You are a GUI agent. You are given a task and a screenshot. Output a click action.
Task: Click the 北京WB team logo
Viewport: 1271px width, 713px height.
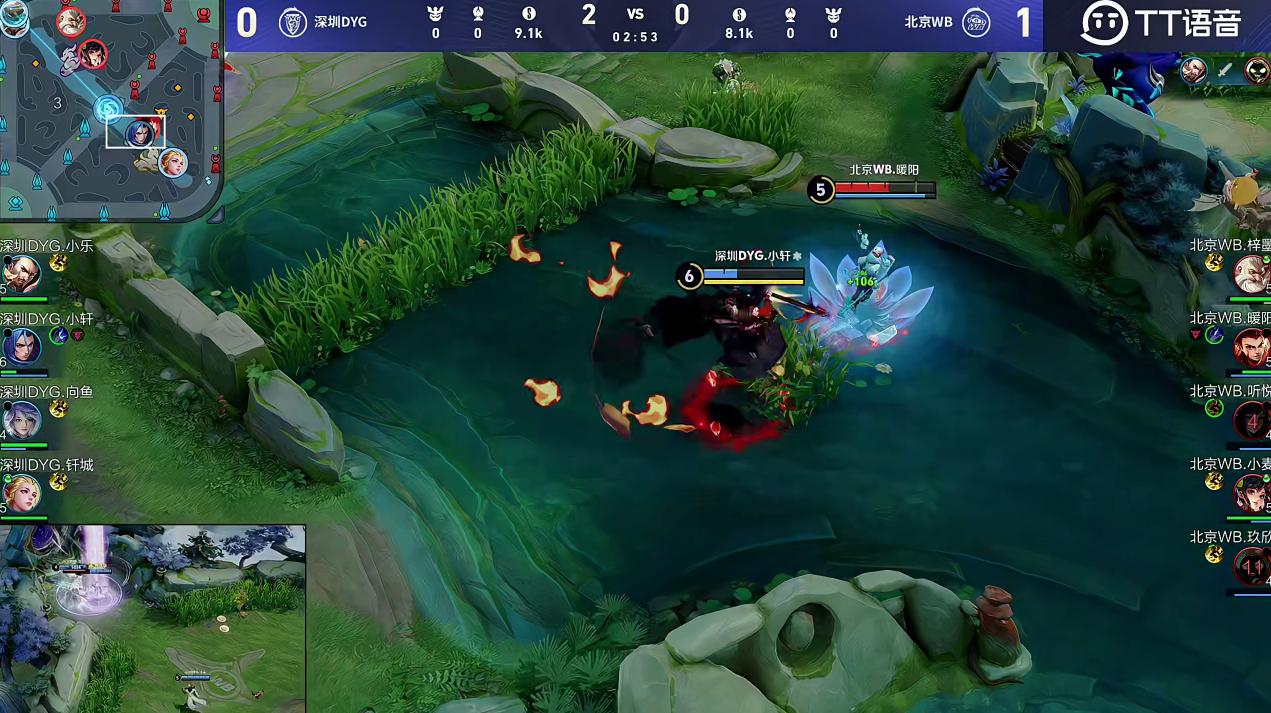tap(975, 23)
